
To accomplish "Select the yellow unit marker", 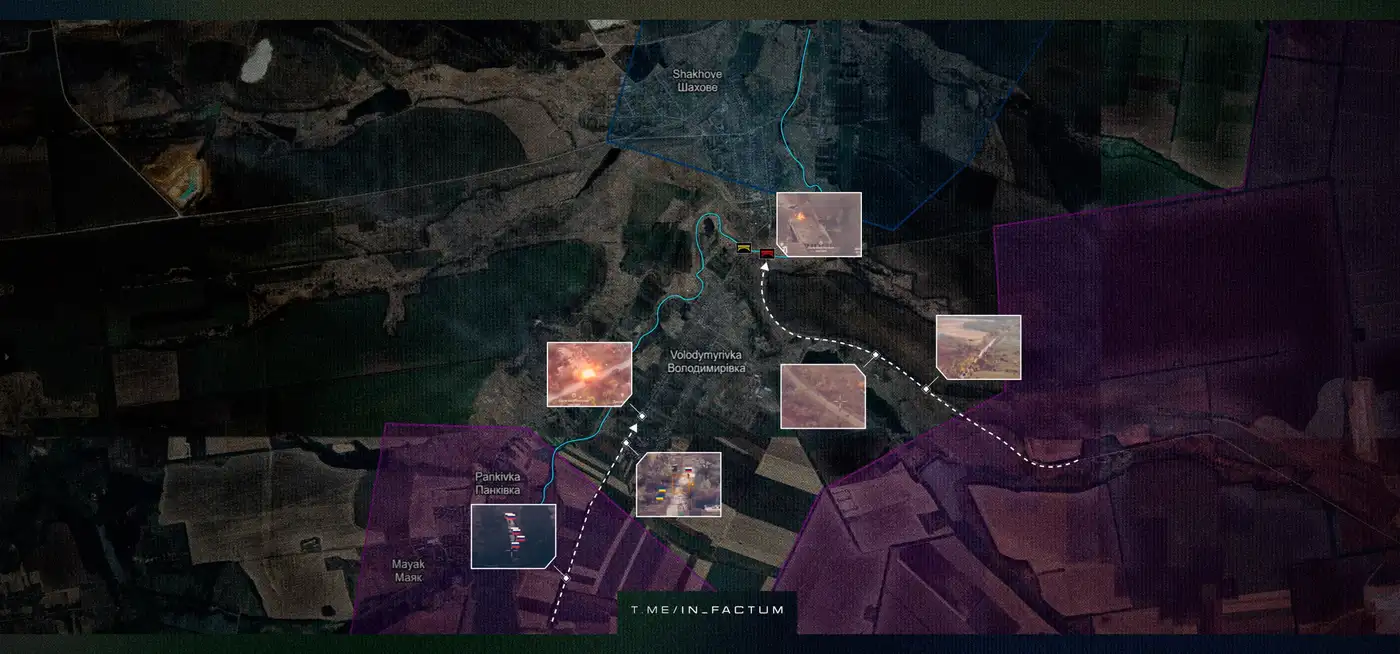I will pyautogui.click(x=744, y=247).
